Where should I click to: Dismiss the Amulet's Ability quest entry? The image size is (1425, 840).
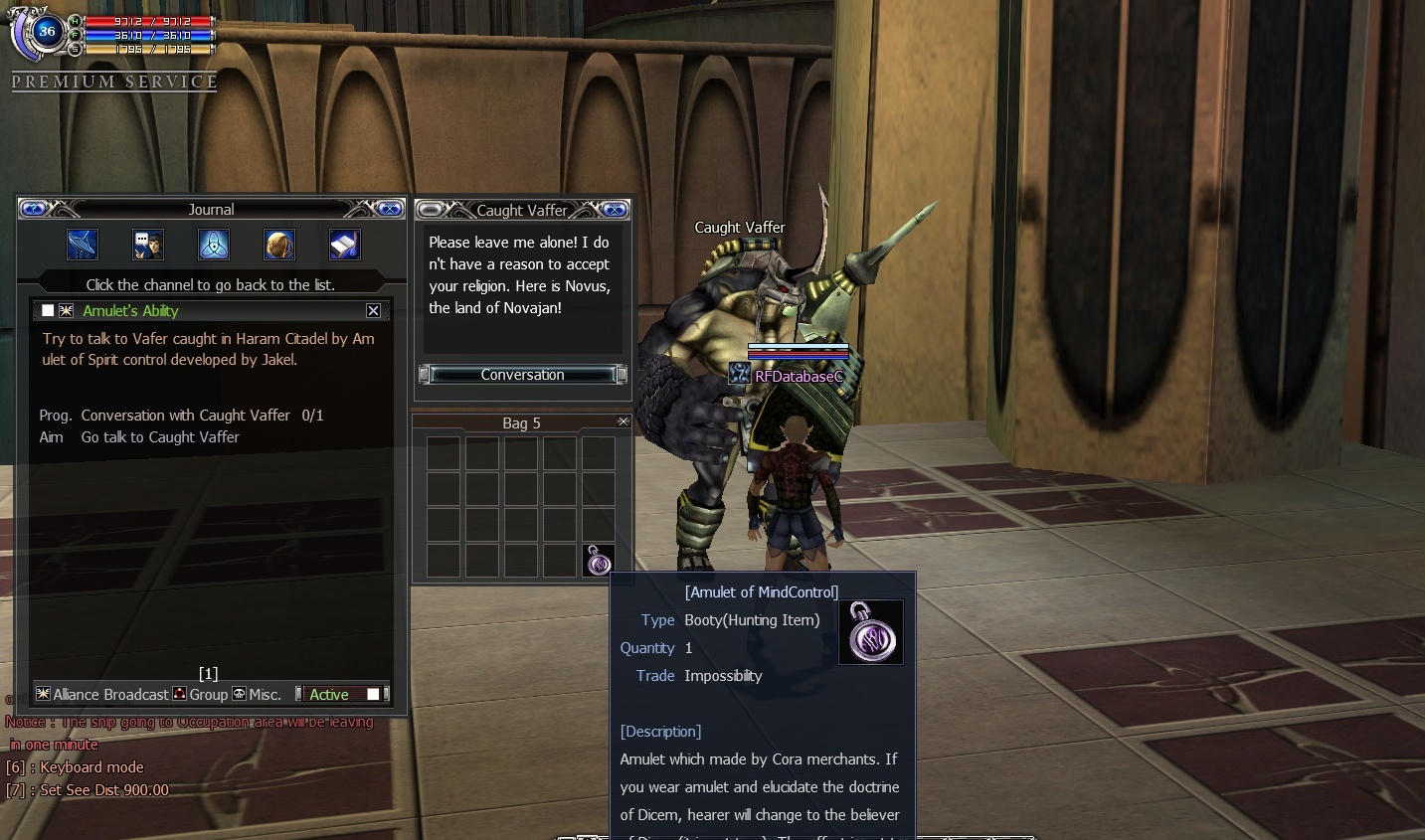373,311
